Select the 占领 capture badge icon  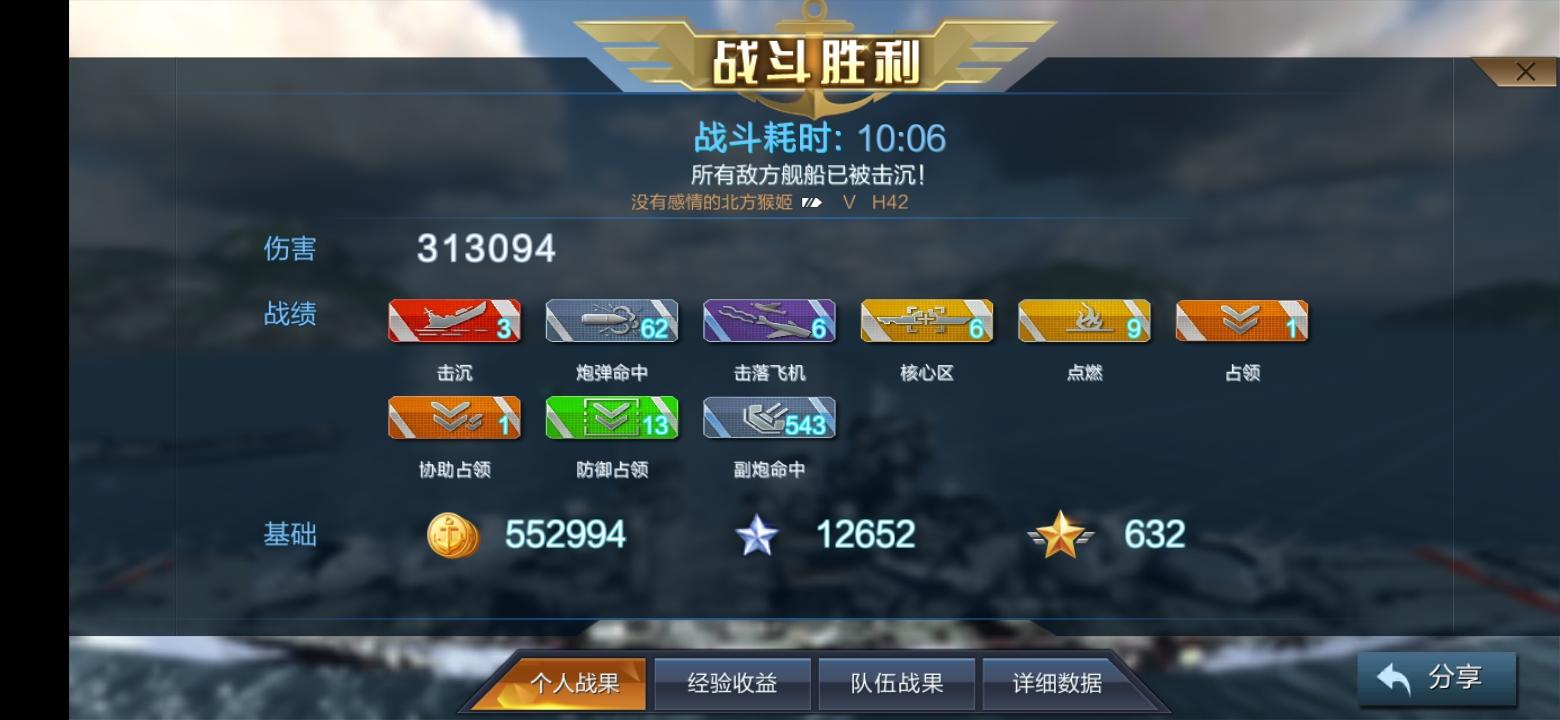pos(1239,320)
